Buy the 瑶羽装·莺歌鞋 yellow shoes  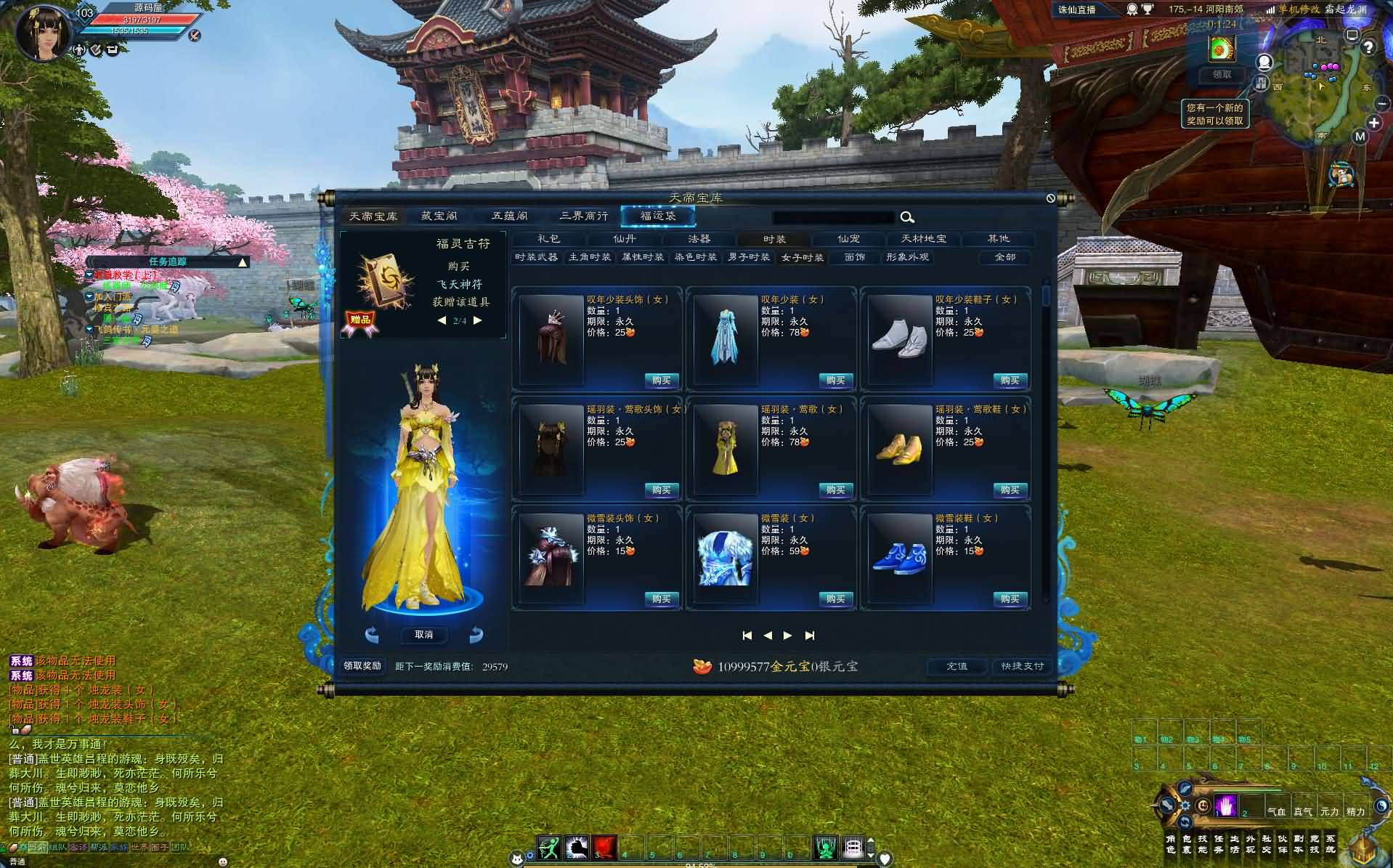tap(1010, 490)
